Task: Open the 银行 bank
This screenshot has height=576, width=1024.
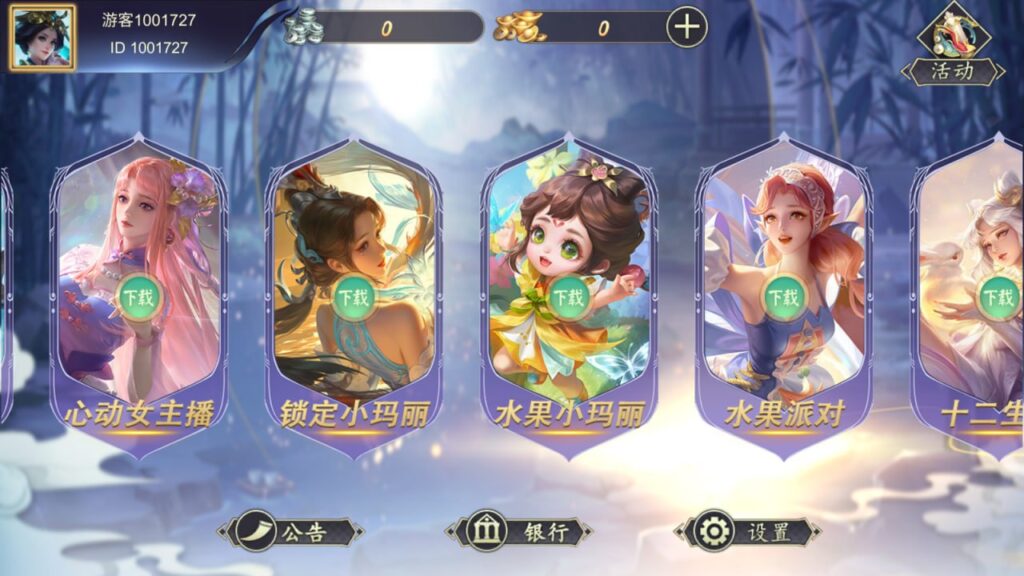Action: tap(519, 532)
